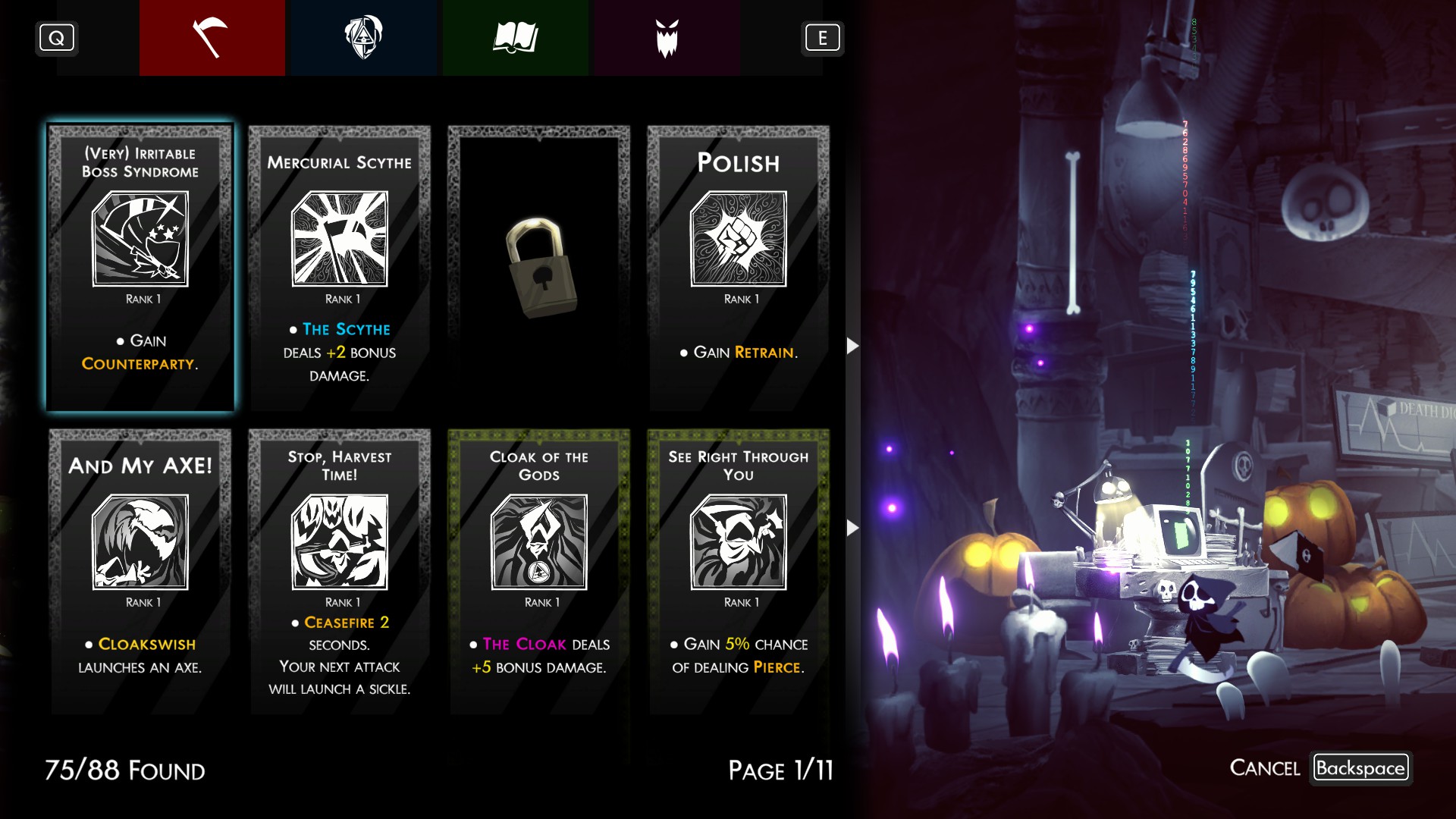Select the Cloak of the Gods card
This screenshot has width=1456, height=819.
[x=539, y=571]
